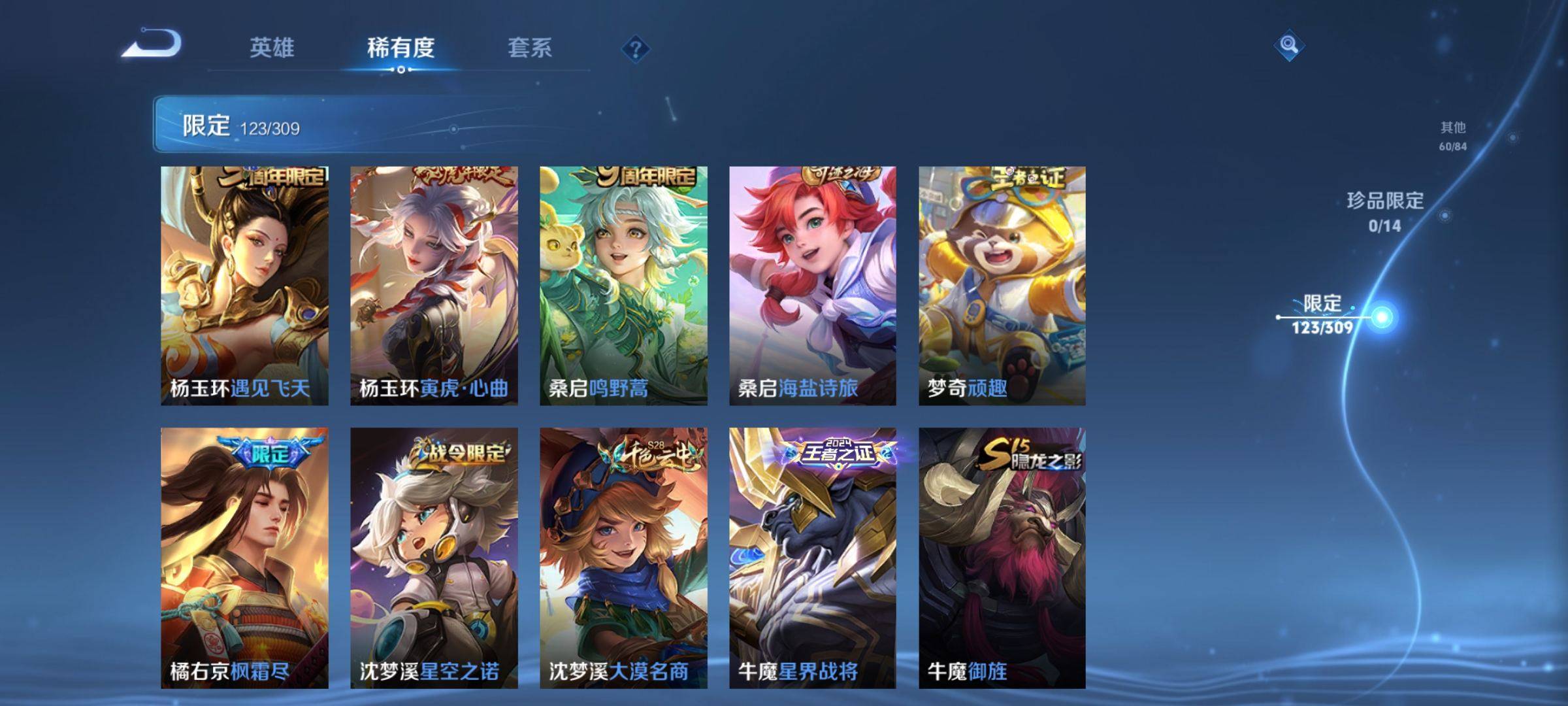
Task: View the 桑启 海盐诗旅 skin card
Action: point(813,286)
